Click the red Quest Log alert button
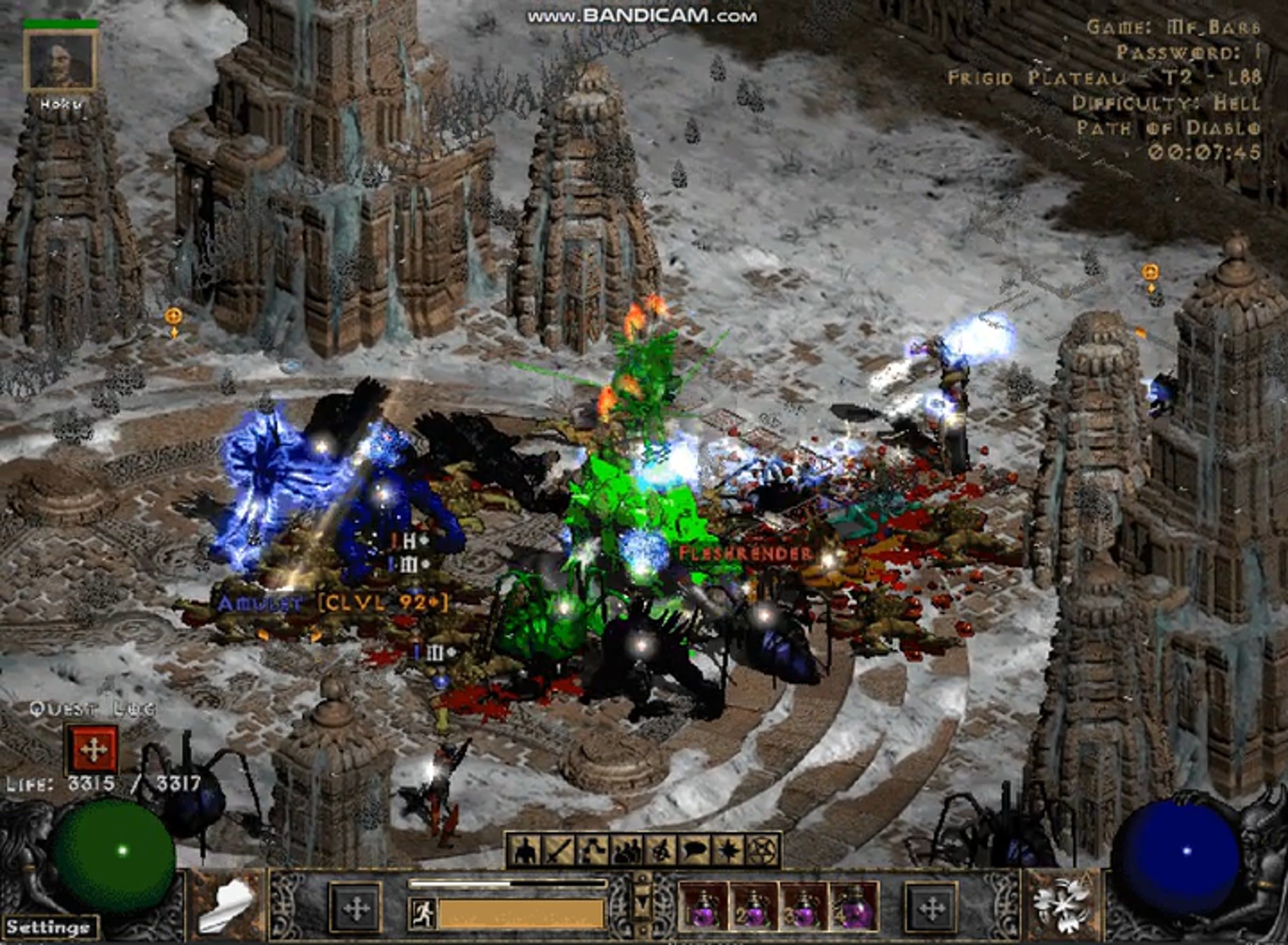Image resolution: width=1288 pixels, height=945 pixels. [92, 750]
